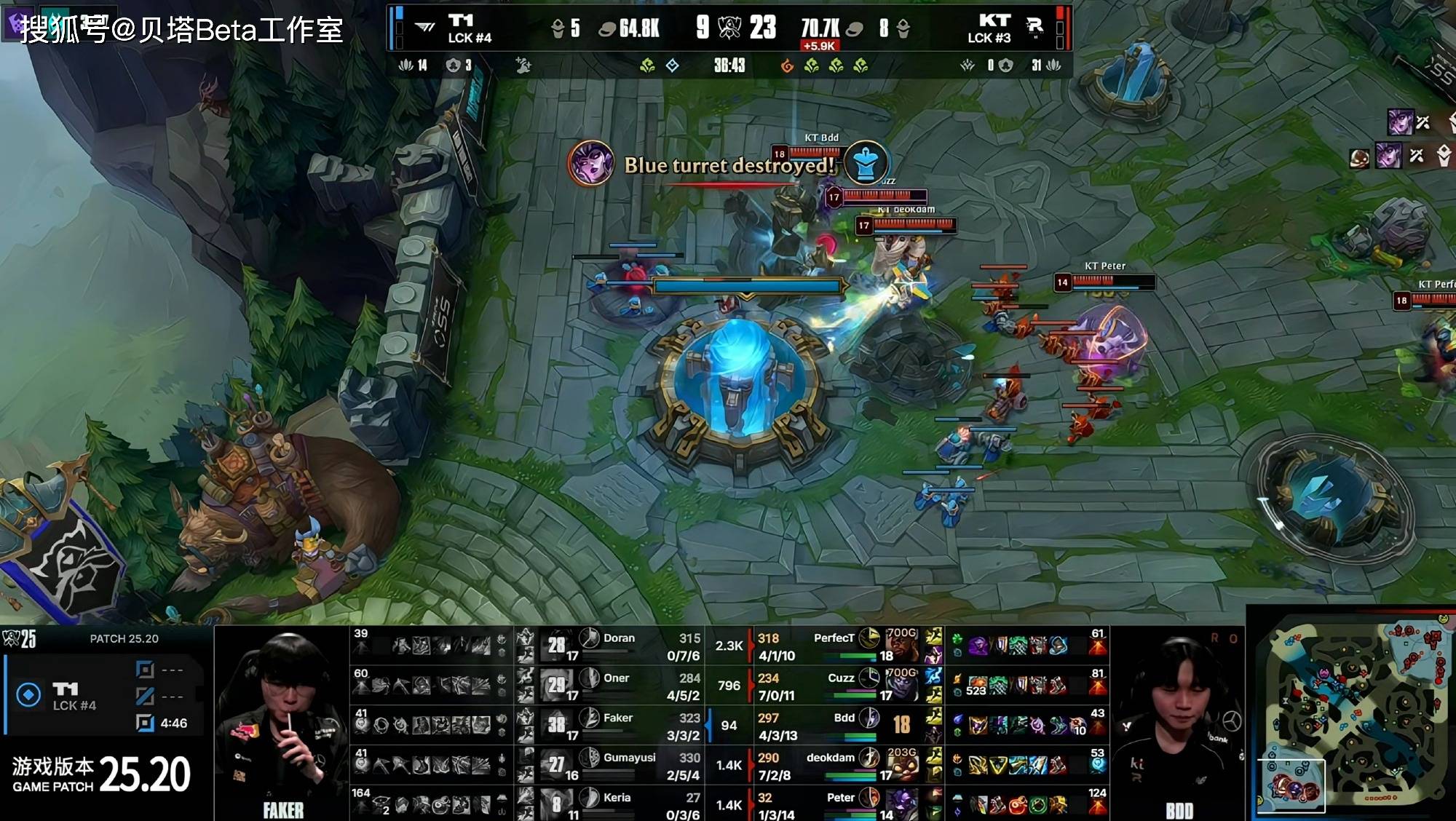Click the Sohu Beta studio watermark
Viewport: 1456px width, 821px height.
click(182, 29)
